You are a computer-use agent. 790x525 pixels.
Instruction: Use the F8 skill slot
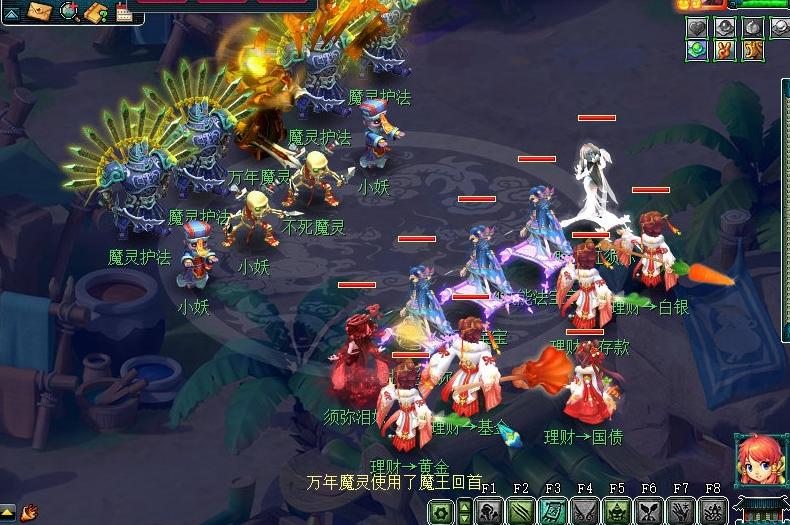[x=713, y=512]
